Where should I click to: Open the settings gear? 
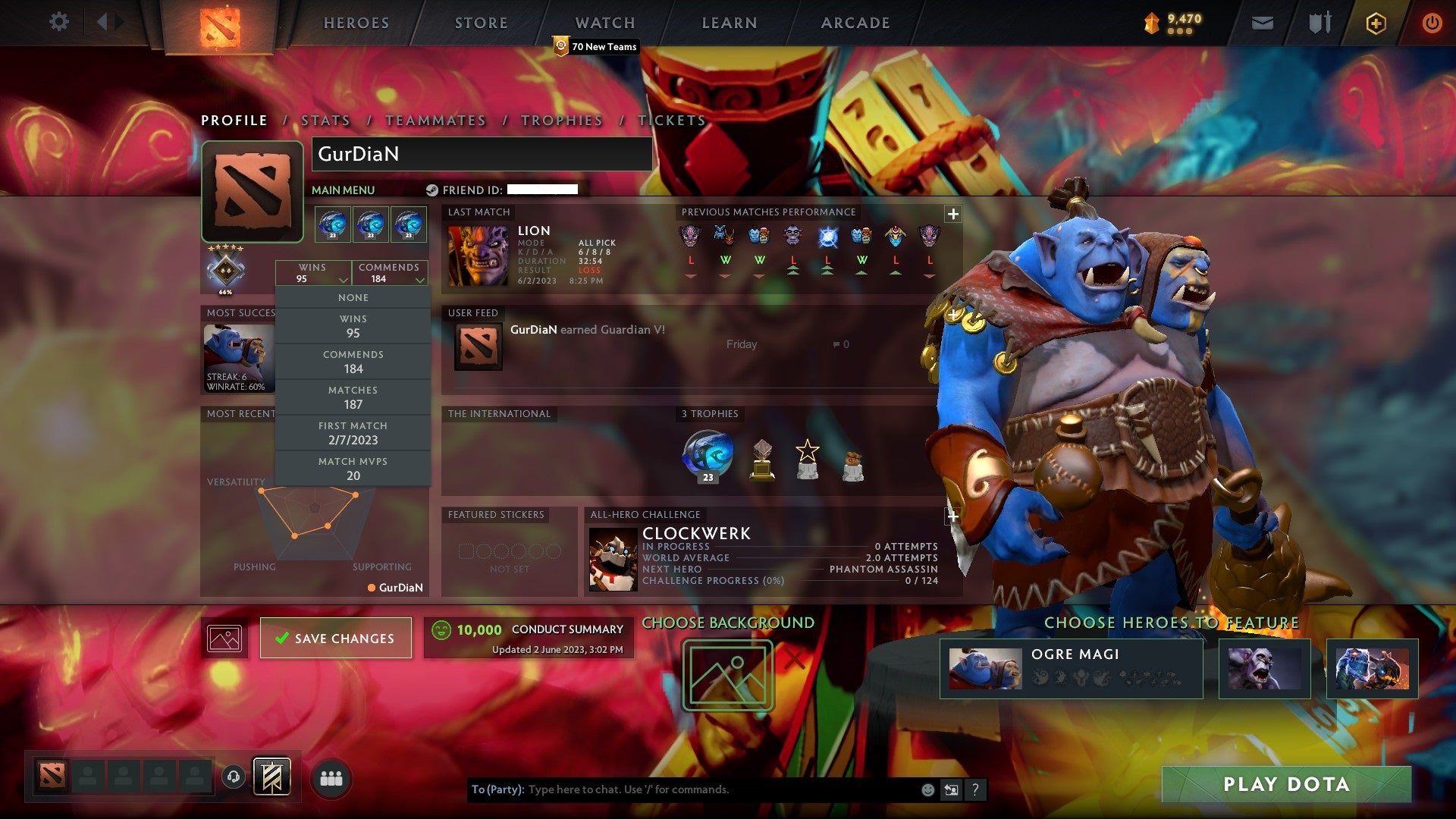point(59,21)
